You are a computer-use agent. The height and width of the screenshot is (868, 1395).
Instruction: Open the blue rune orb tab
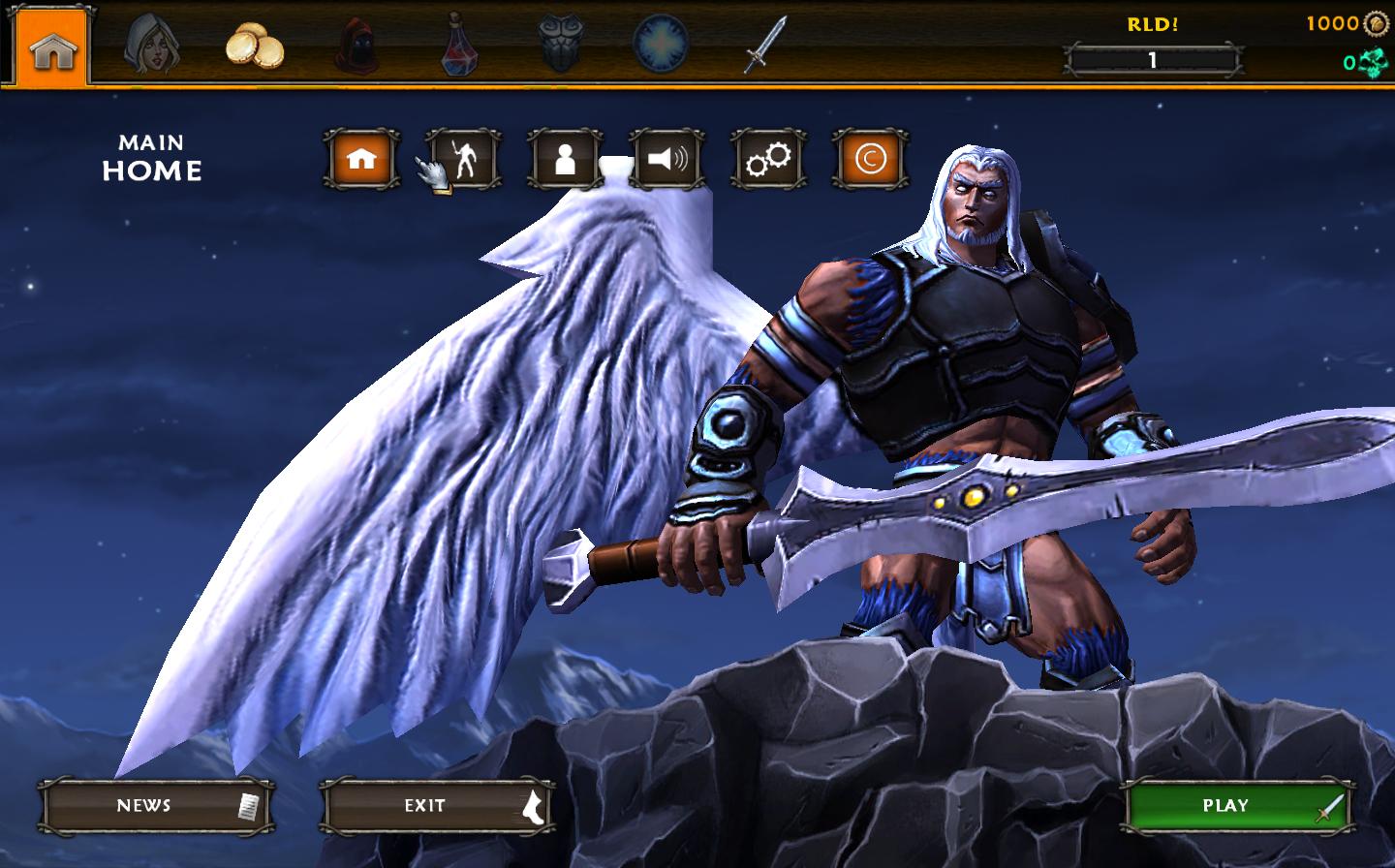[x=661, y=45]
